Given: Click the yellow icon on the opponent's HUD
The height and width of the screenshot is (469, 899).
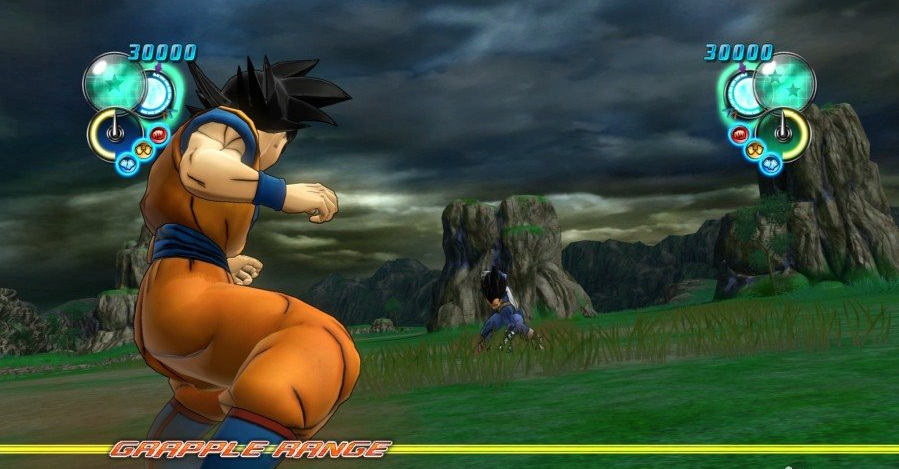Looking at the screenshot, I should [757, 150].
